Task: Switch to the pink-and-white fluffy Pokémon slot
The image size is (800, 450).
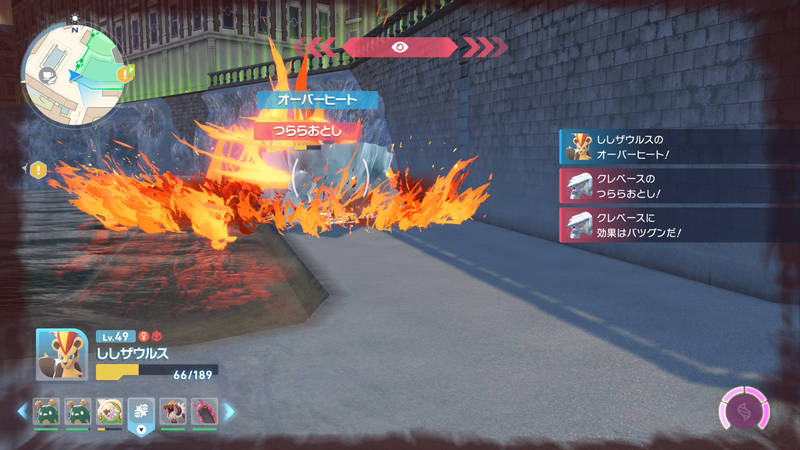Action: 109,411
